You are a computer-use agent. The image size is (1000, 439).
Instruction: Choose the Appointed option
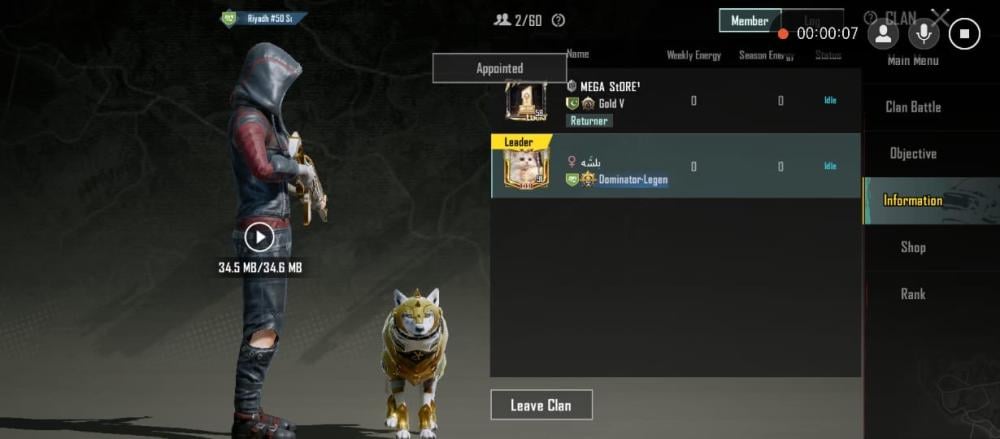(x=499, y=68)
